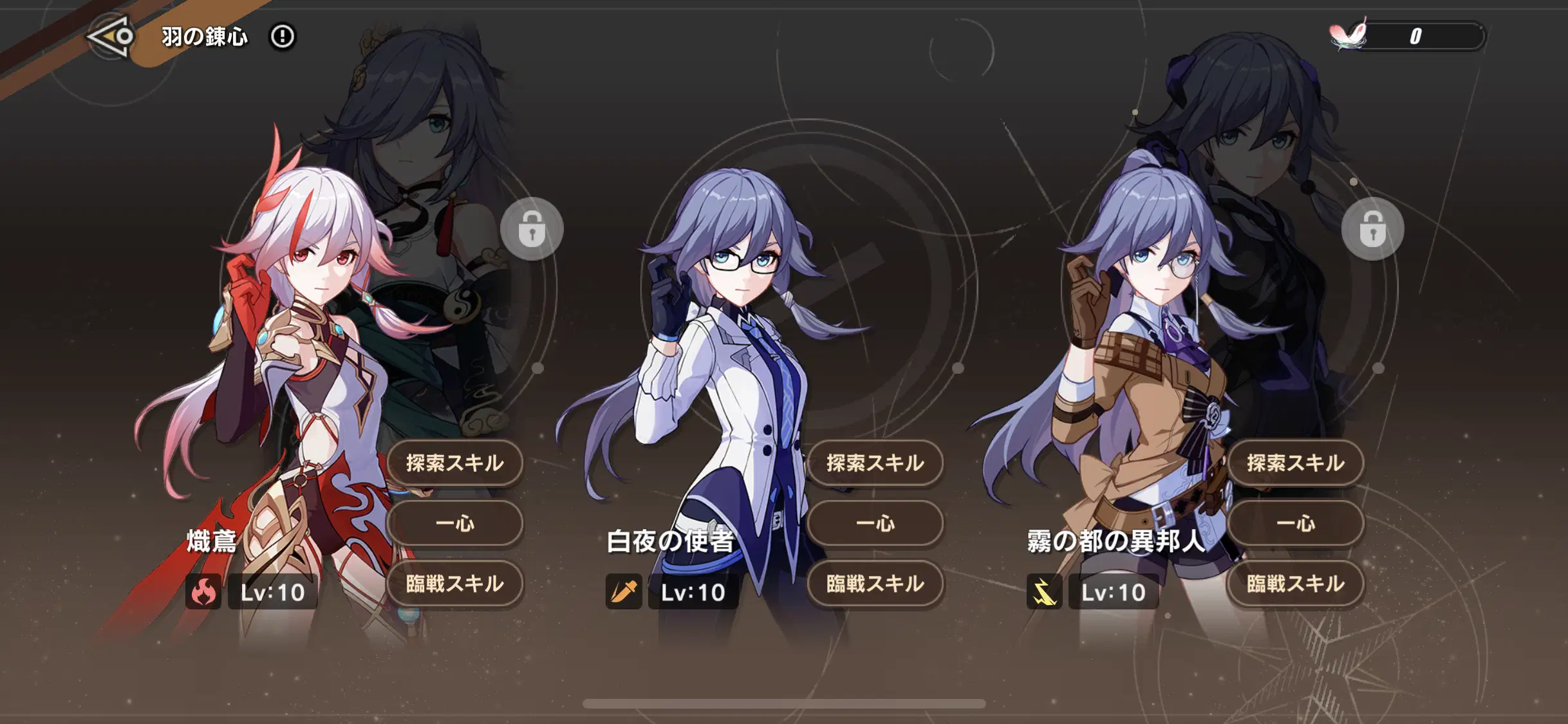Viewport: 1568px width, 724px height.
Task: Open the info icon beside the 羽の錬心 title
Action: coord(282,38)
